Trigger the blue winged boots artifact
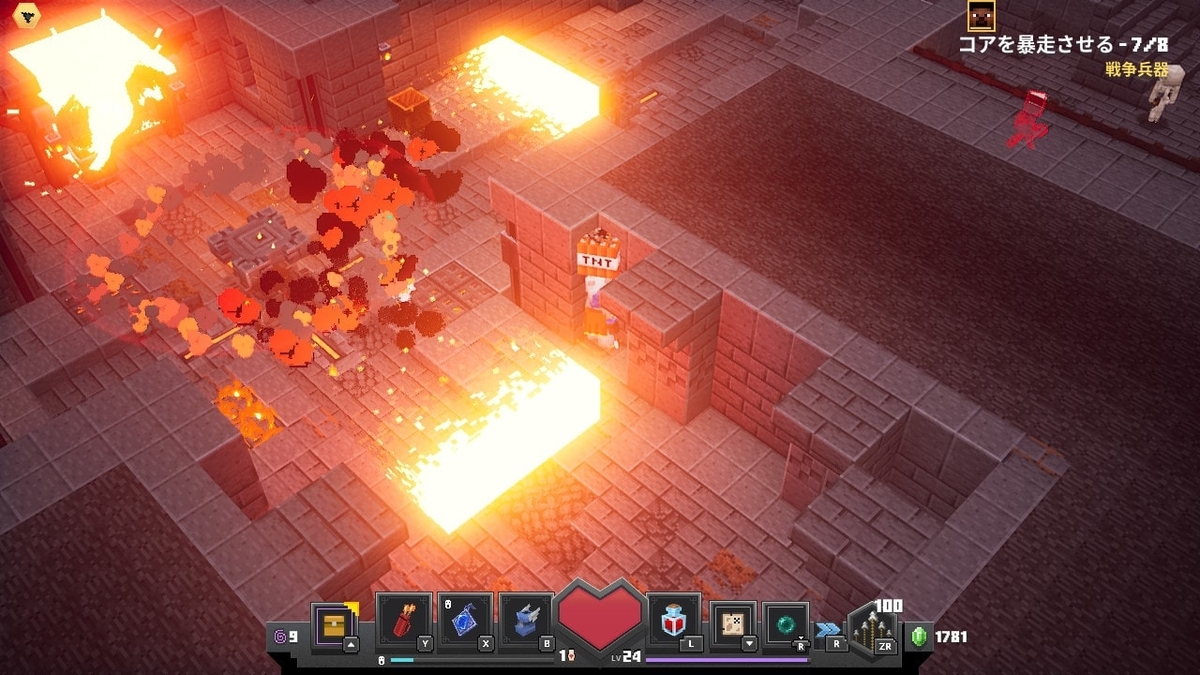This screenshot has height=675, width=1200. point(526,622)
